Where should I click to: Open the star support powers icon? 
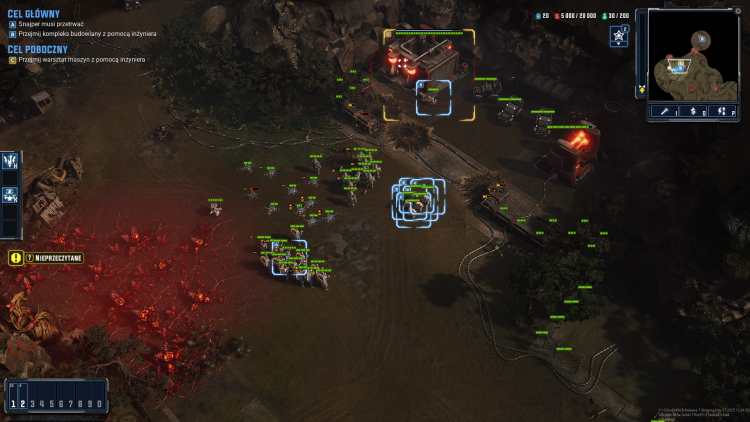pos(617,37)
